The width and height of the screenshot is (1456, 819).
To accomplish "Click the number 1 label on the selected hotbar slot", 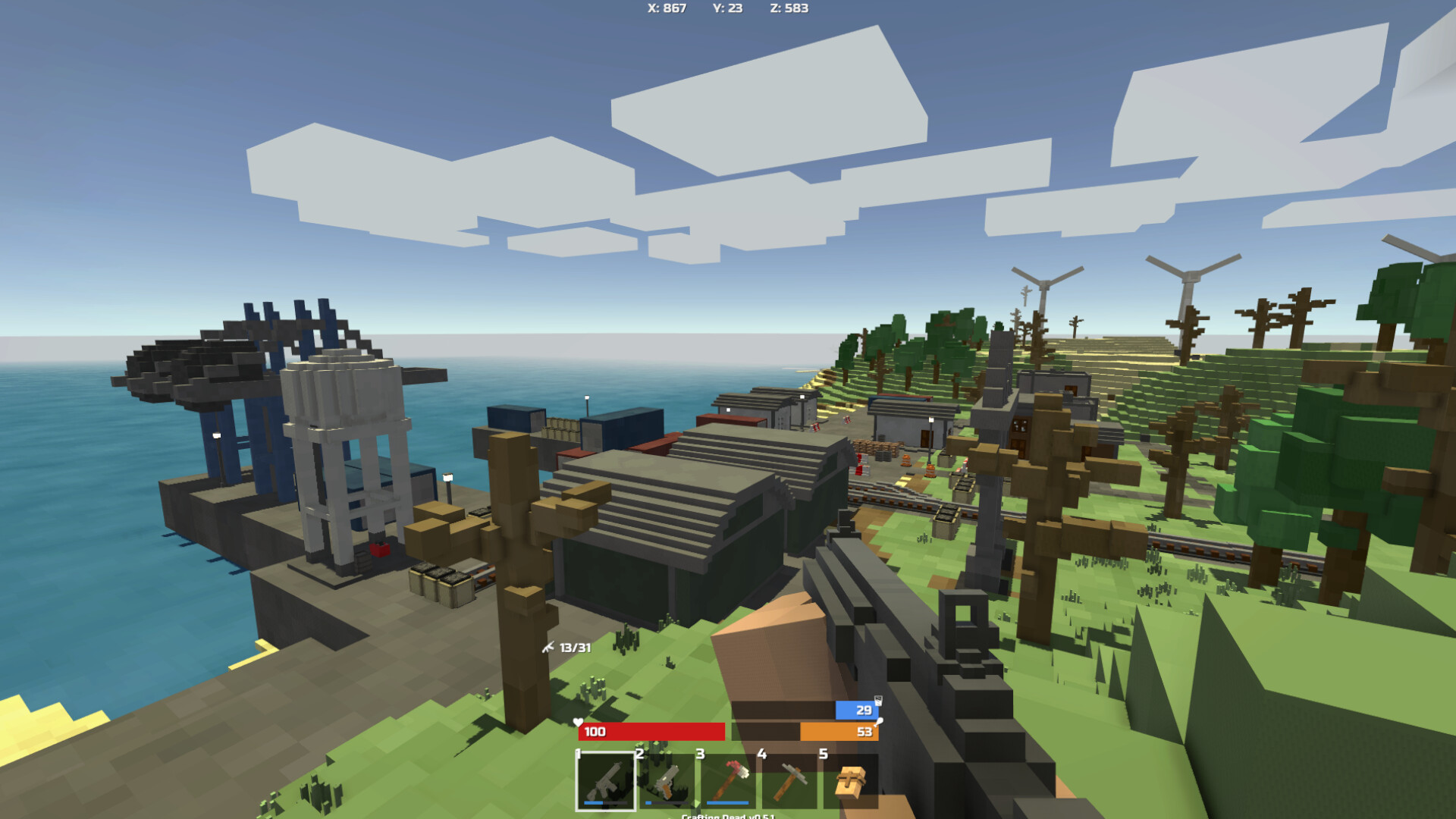I will click(x=578, y=753).
